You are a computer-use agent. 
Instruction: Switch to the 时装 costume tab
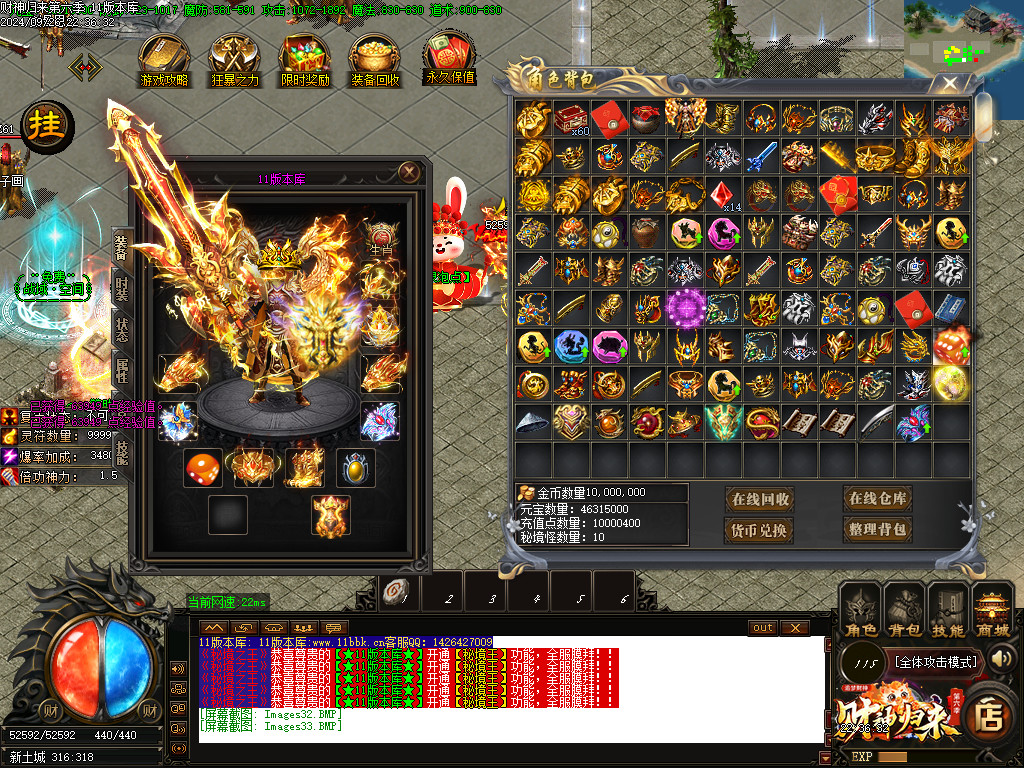click(121, 290)
